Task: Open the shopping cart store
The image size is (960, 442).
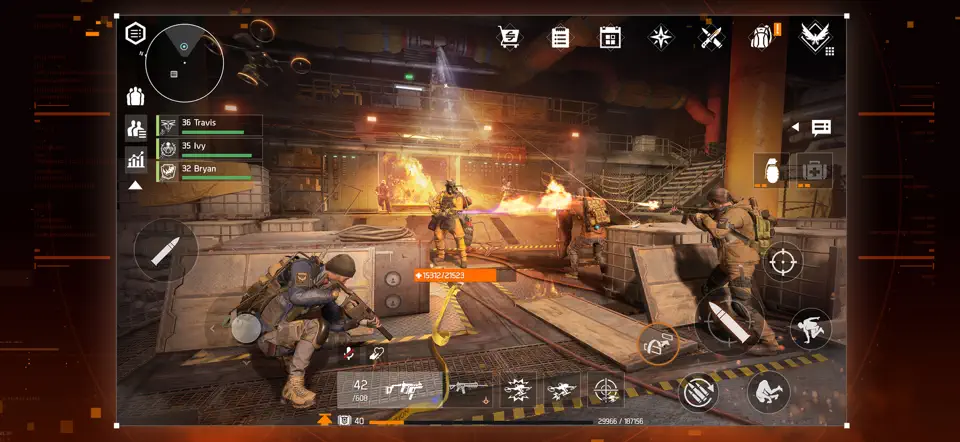Action: click(x=511, y=38)
